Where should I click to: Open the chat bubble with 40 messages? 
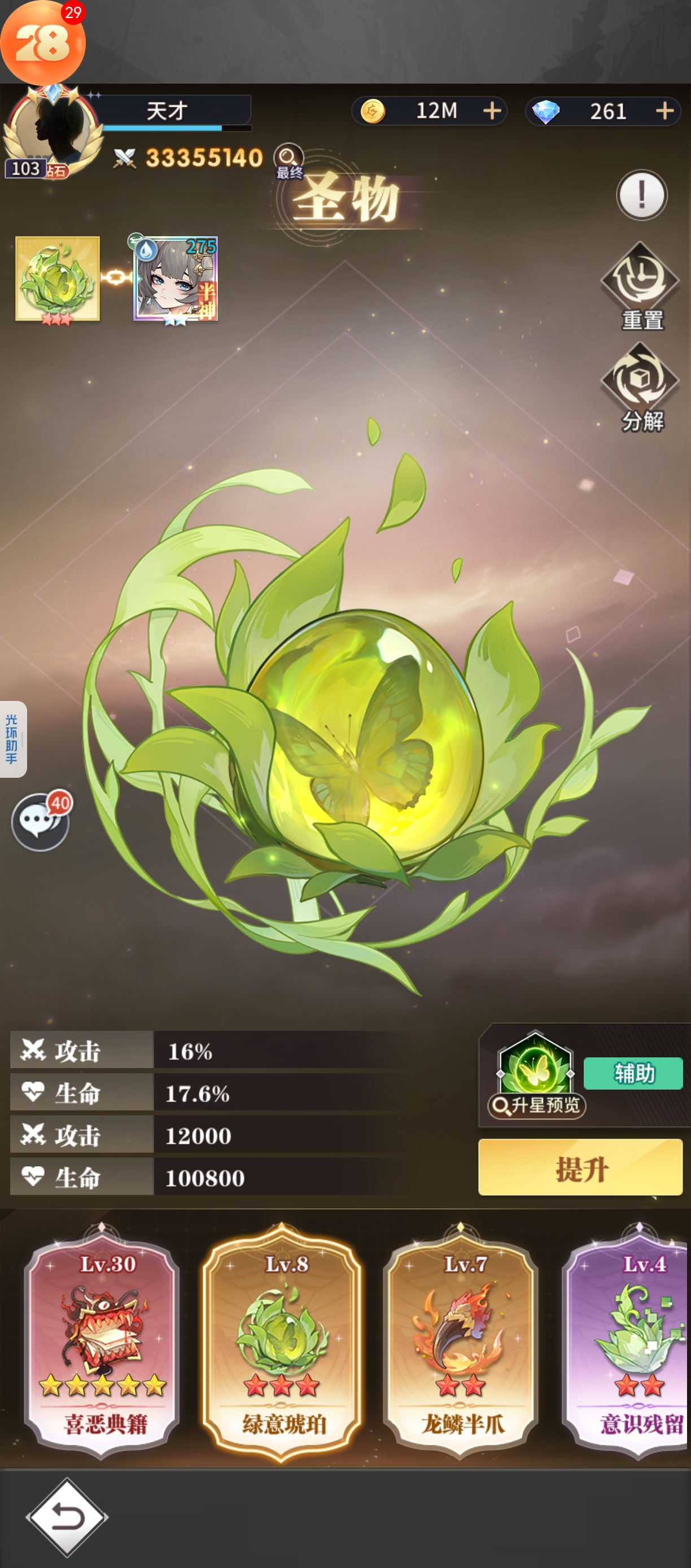pyautogui.click(x=40, y=822)
